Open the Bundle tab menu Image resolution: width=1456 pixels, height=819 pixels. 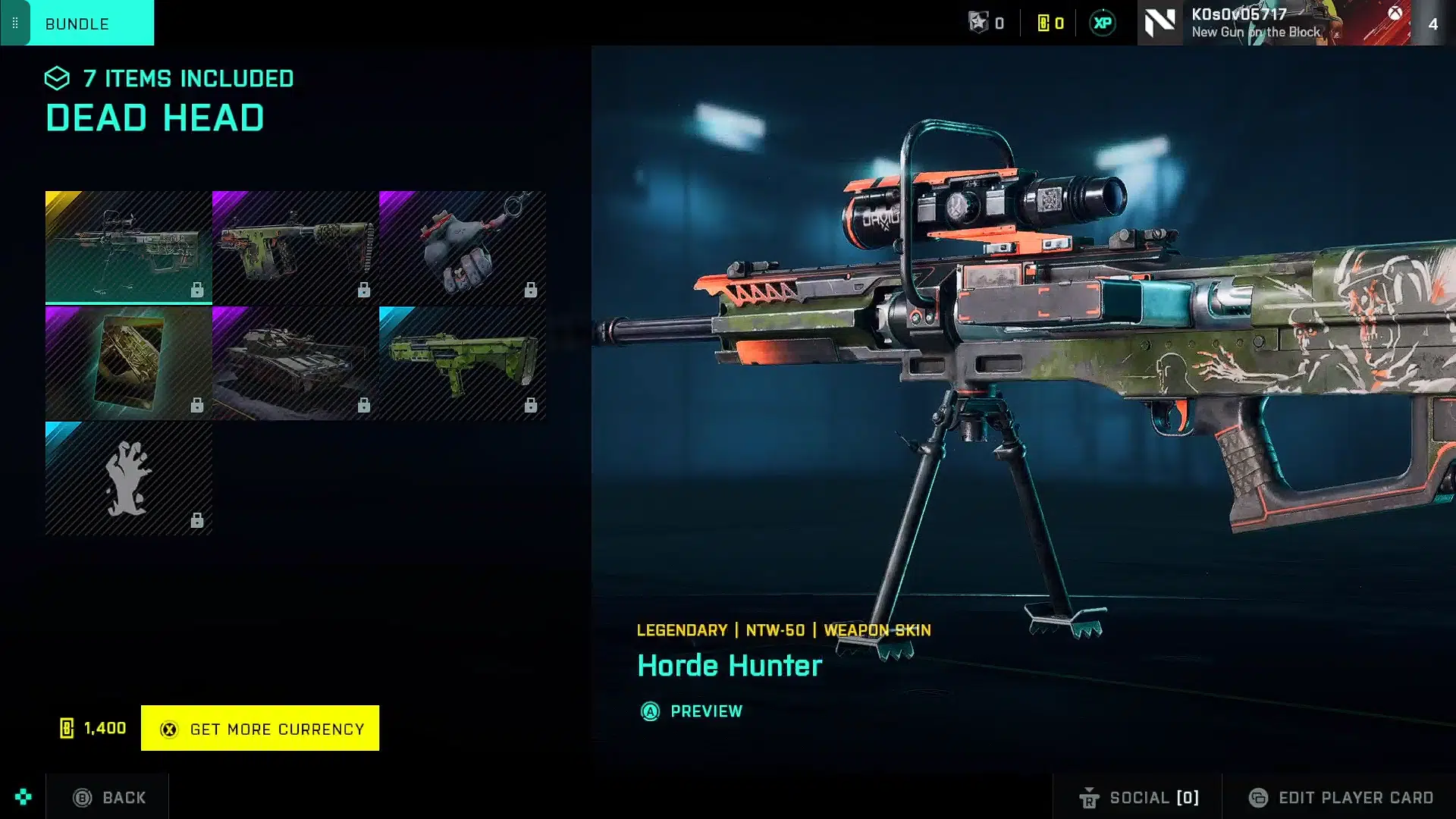77,24
